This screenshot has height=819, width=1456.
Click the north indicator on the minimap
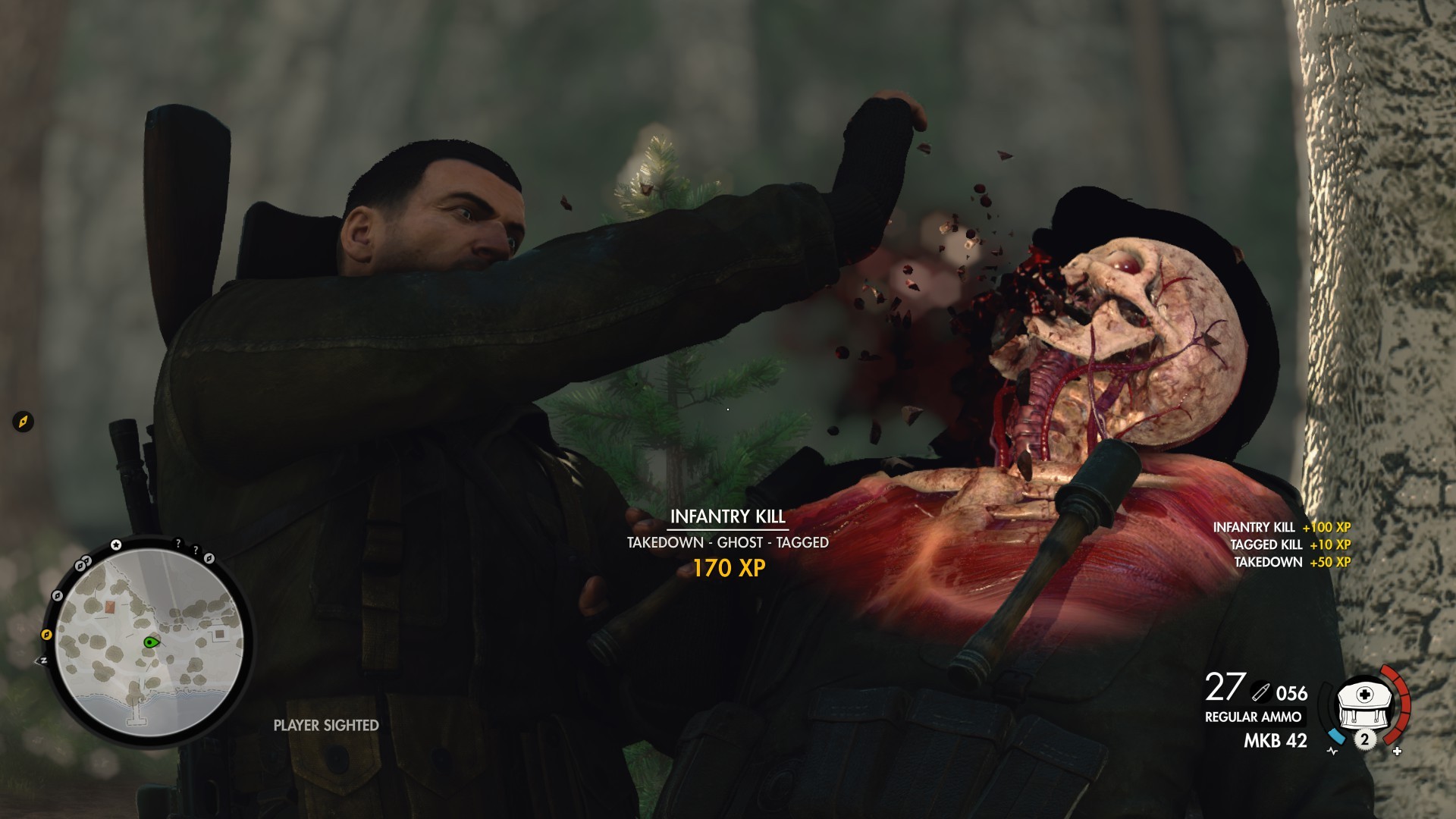[x=42, y=661]
